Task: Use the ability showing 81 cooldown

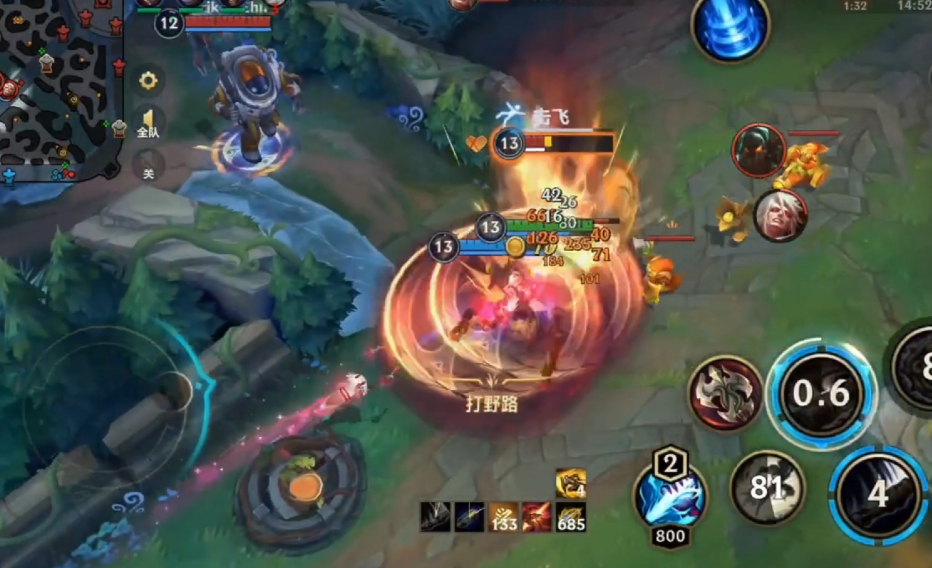Action: [767, 487]
